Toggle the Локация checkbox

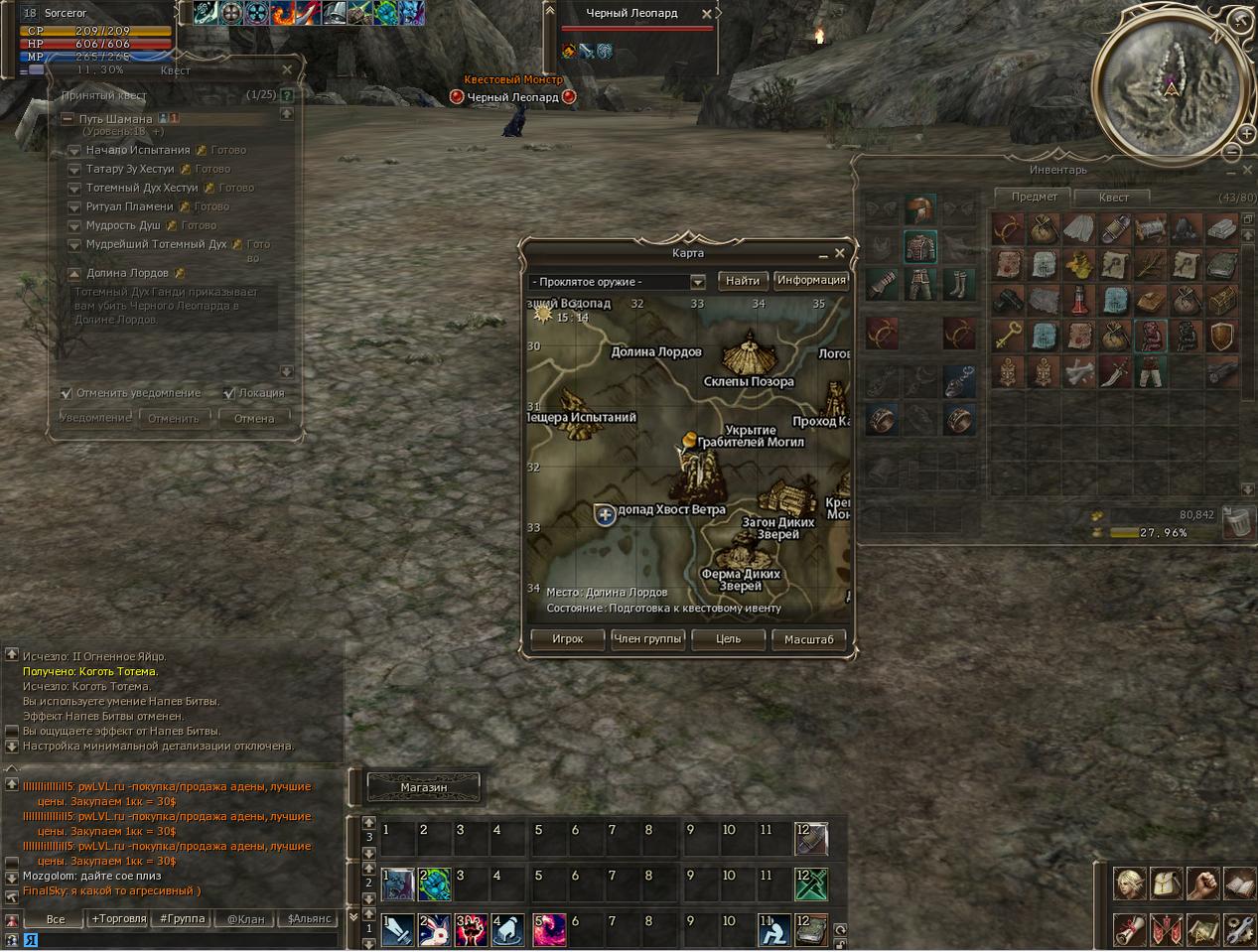(229, 393)
